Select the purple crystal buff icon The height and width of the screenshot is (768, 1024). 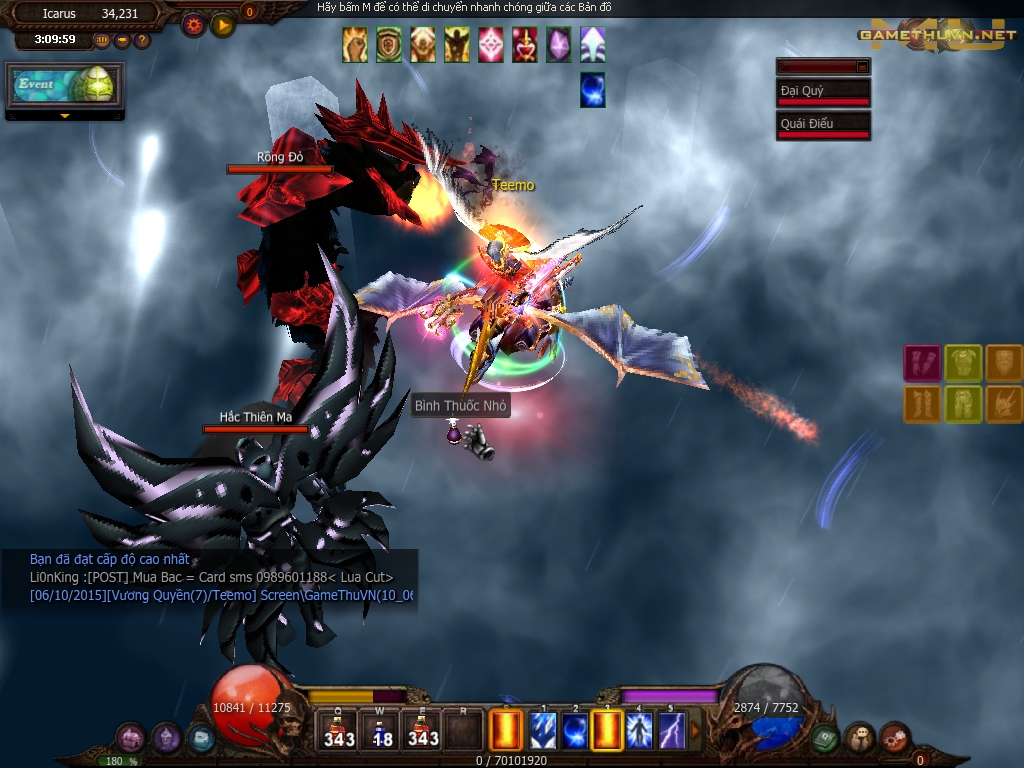(x=559, y=45)
